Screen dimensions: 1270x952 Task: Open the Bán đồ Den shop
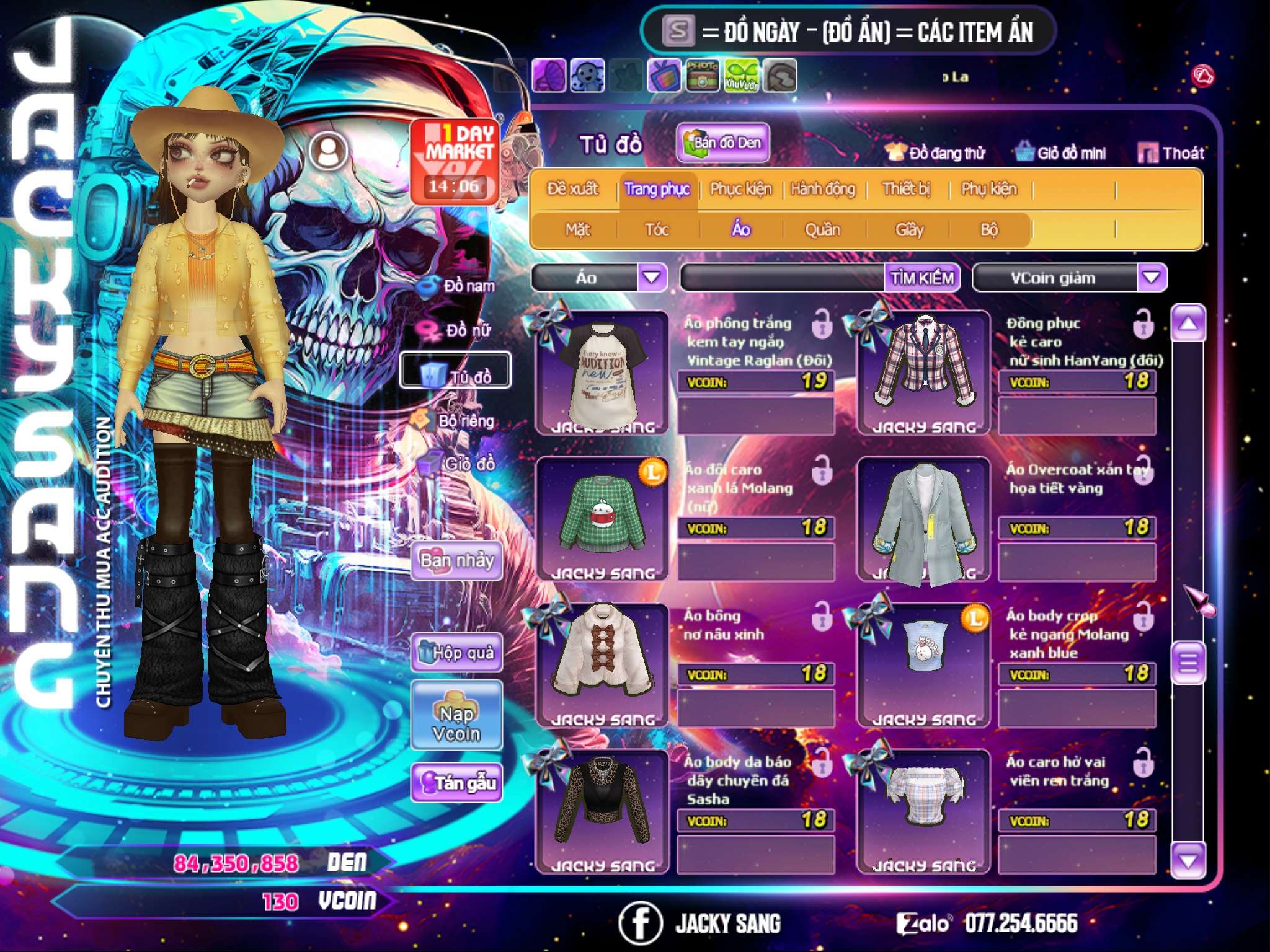click(x=723, y=143)
